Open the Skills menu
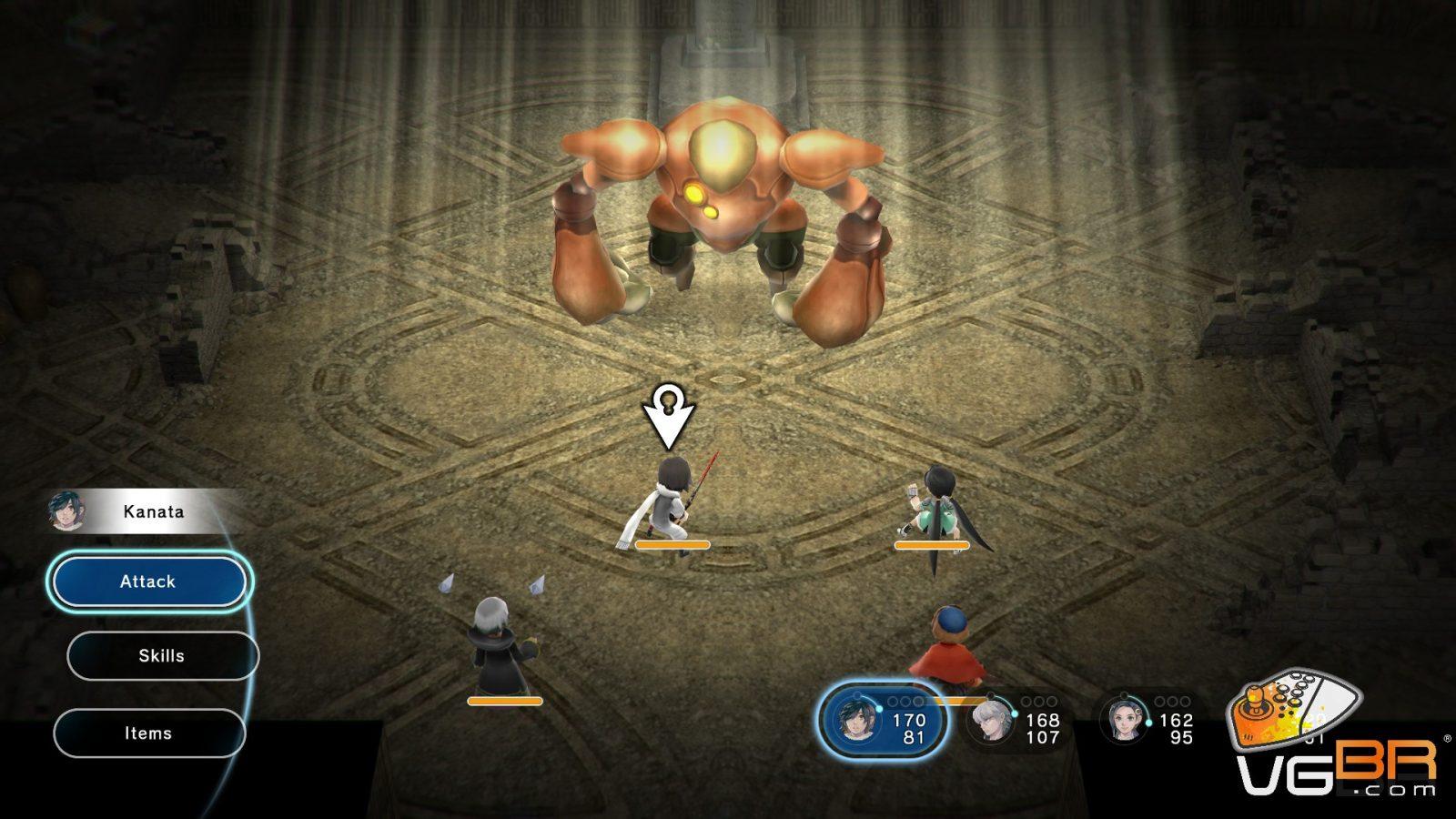1456x819 pixels. pos(162,656)
